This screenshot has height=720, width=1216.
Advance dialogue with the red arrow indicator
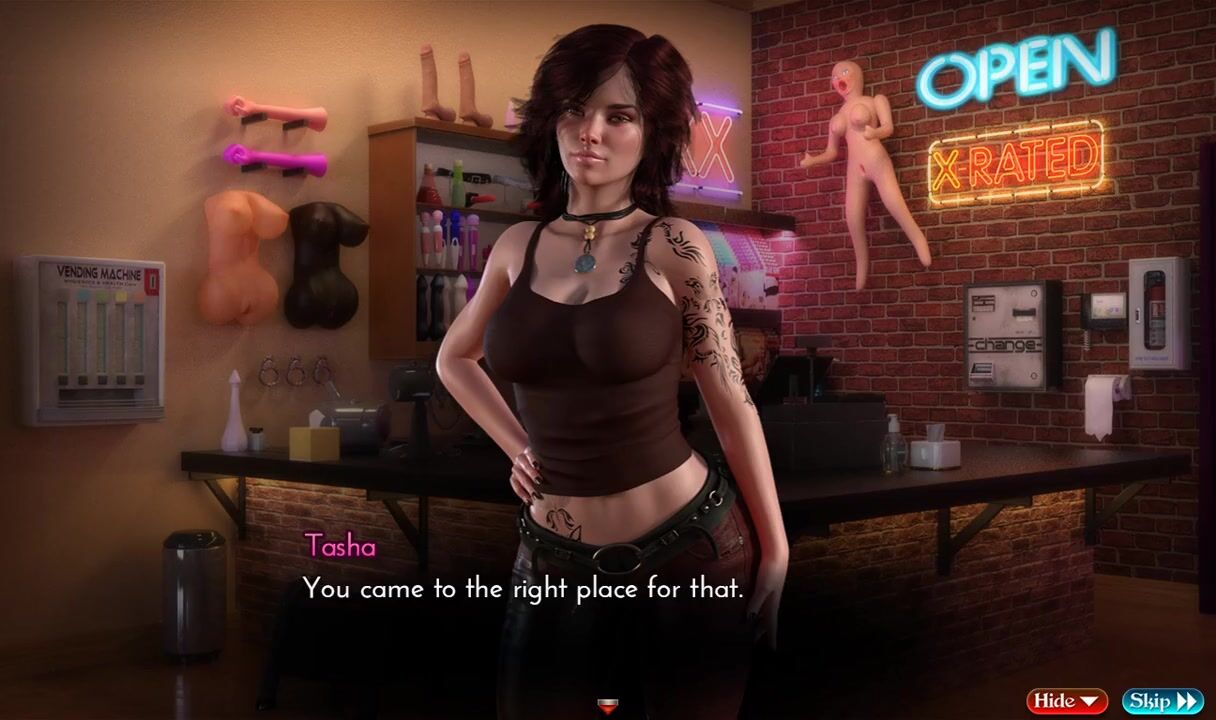607,707
